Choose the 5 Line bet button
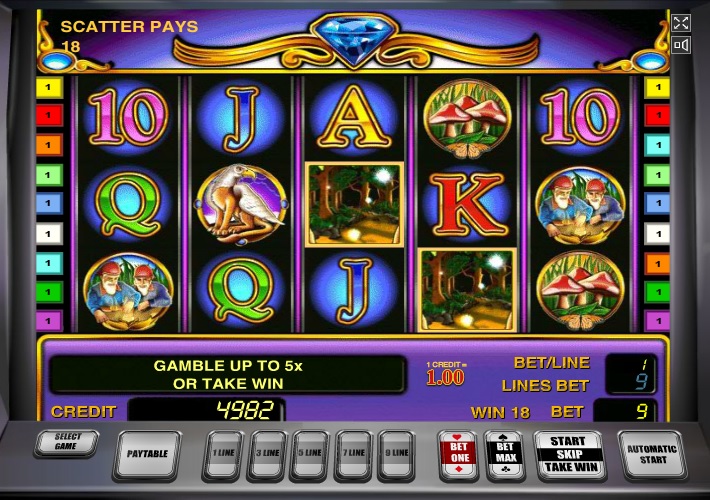 click(x=310, y=454)
